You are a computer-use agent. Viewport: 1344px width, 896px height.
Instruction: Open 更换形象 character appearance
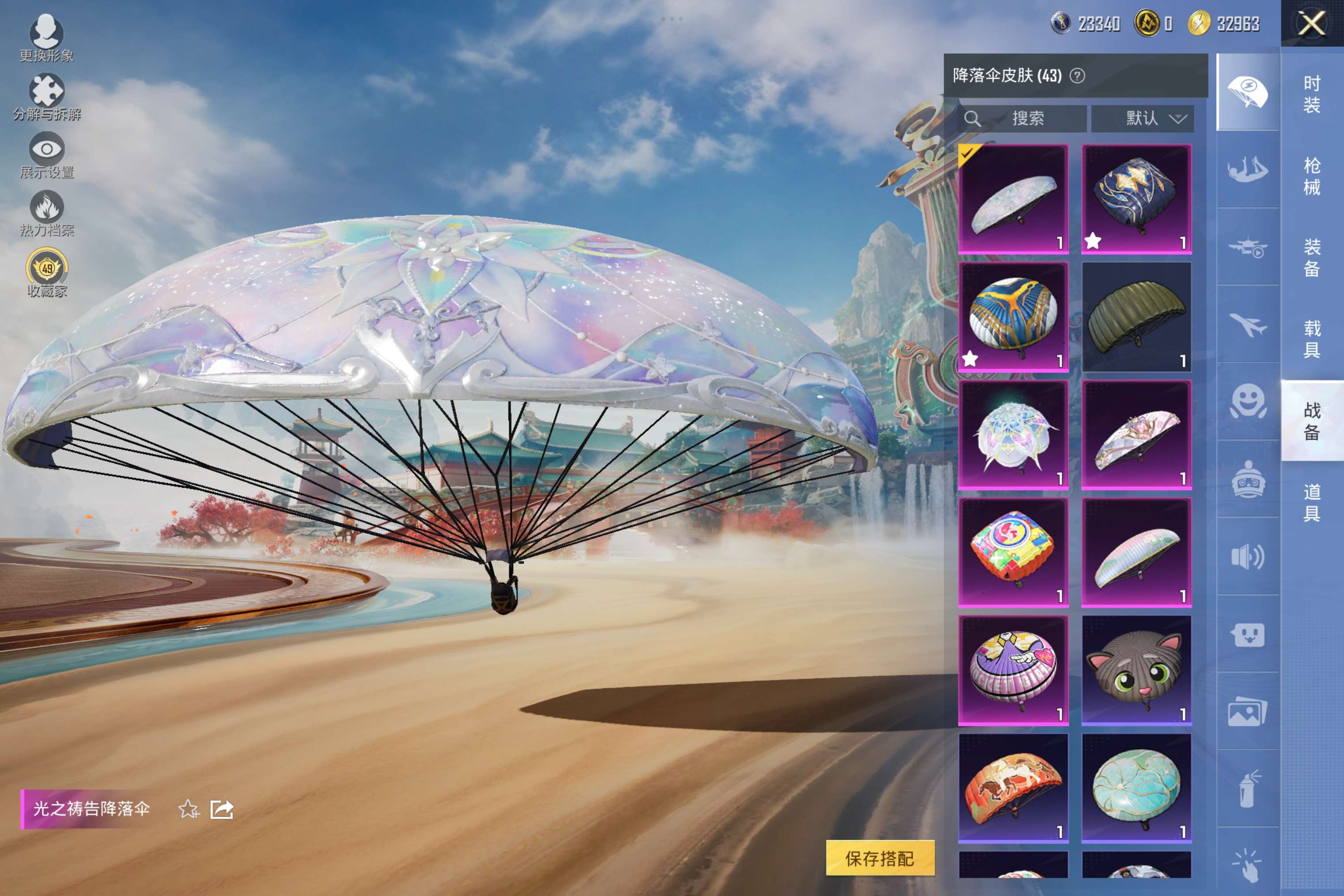pos(46,37)
